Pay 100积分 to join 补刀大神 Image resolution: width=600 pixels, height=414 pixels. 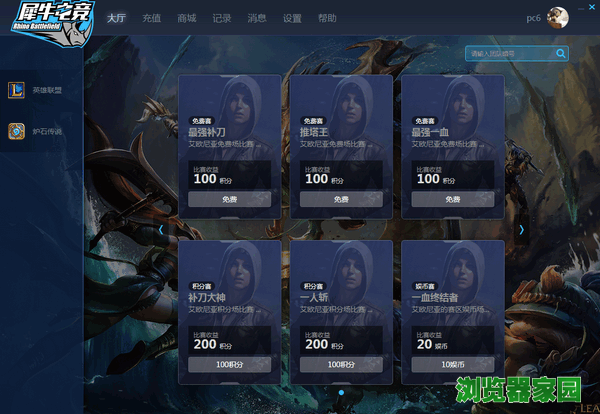pos(229,365)
